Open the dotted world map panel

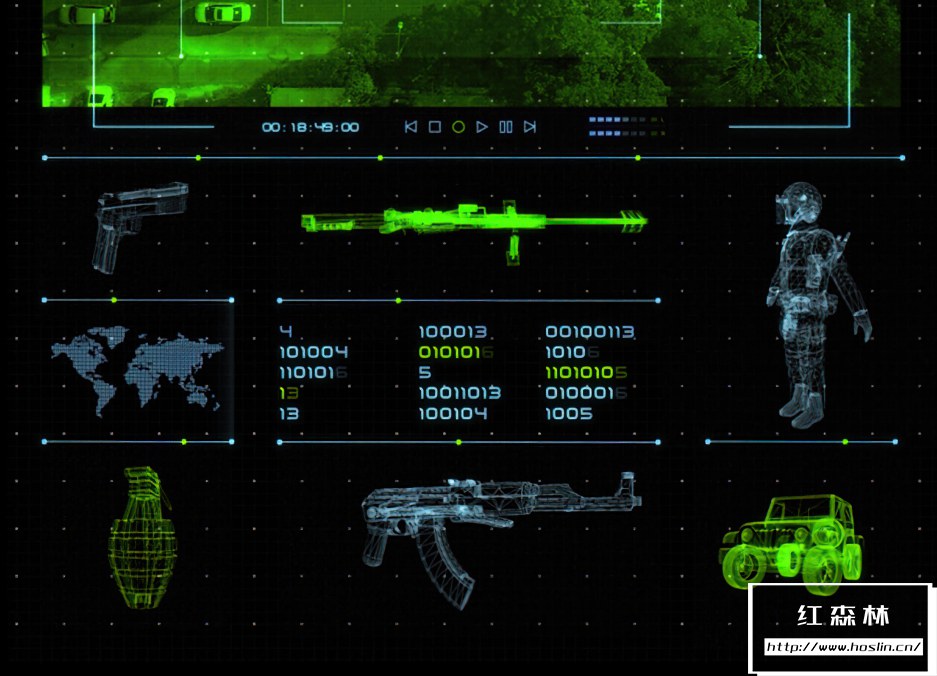[138, 371]
